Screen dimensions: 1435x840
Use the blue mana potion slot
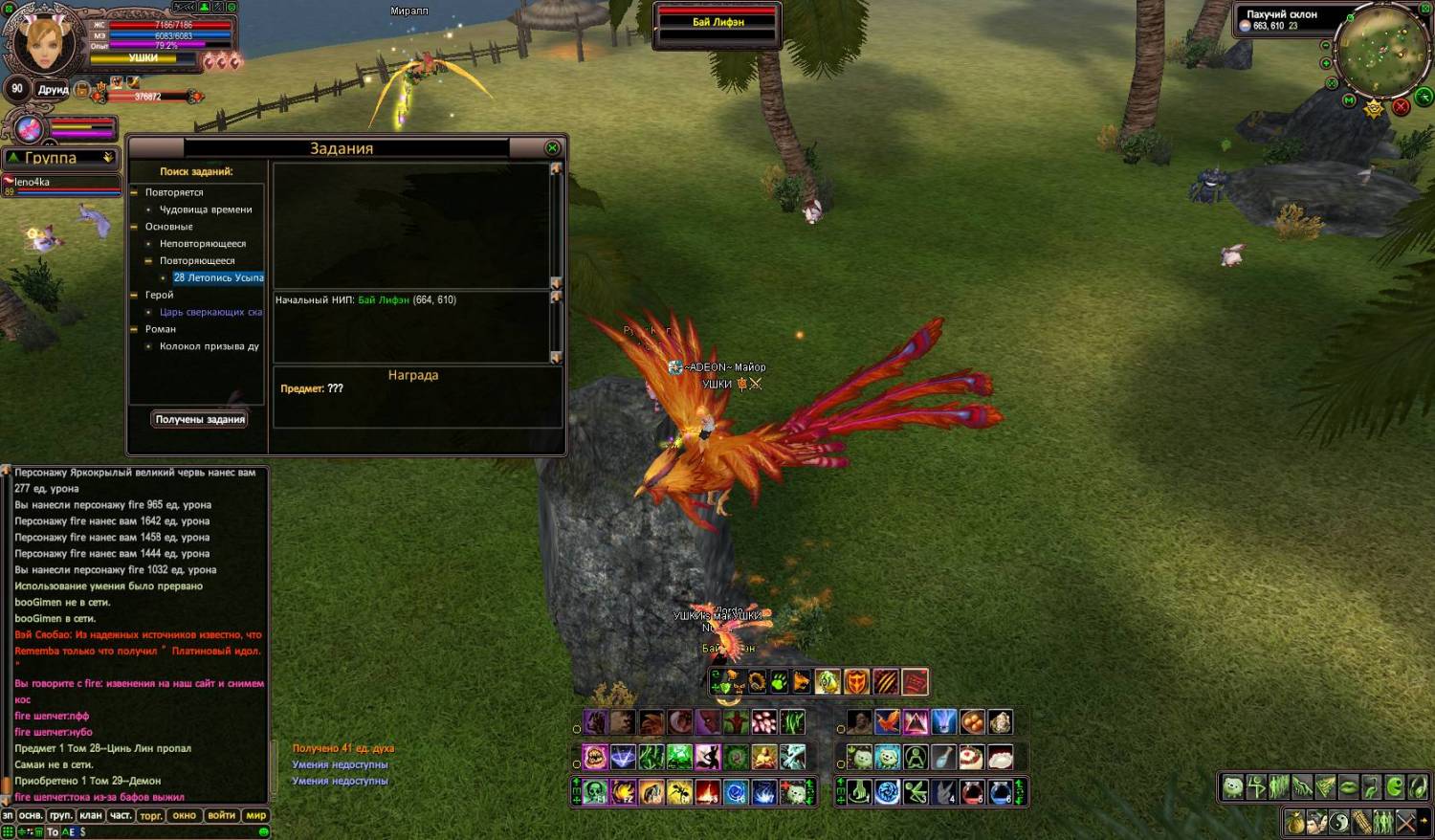pyautogui.click(x=1001, y=792)
